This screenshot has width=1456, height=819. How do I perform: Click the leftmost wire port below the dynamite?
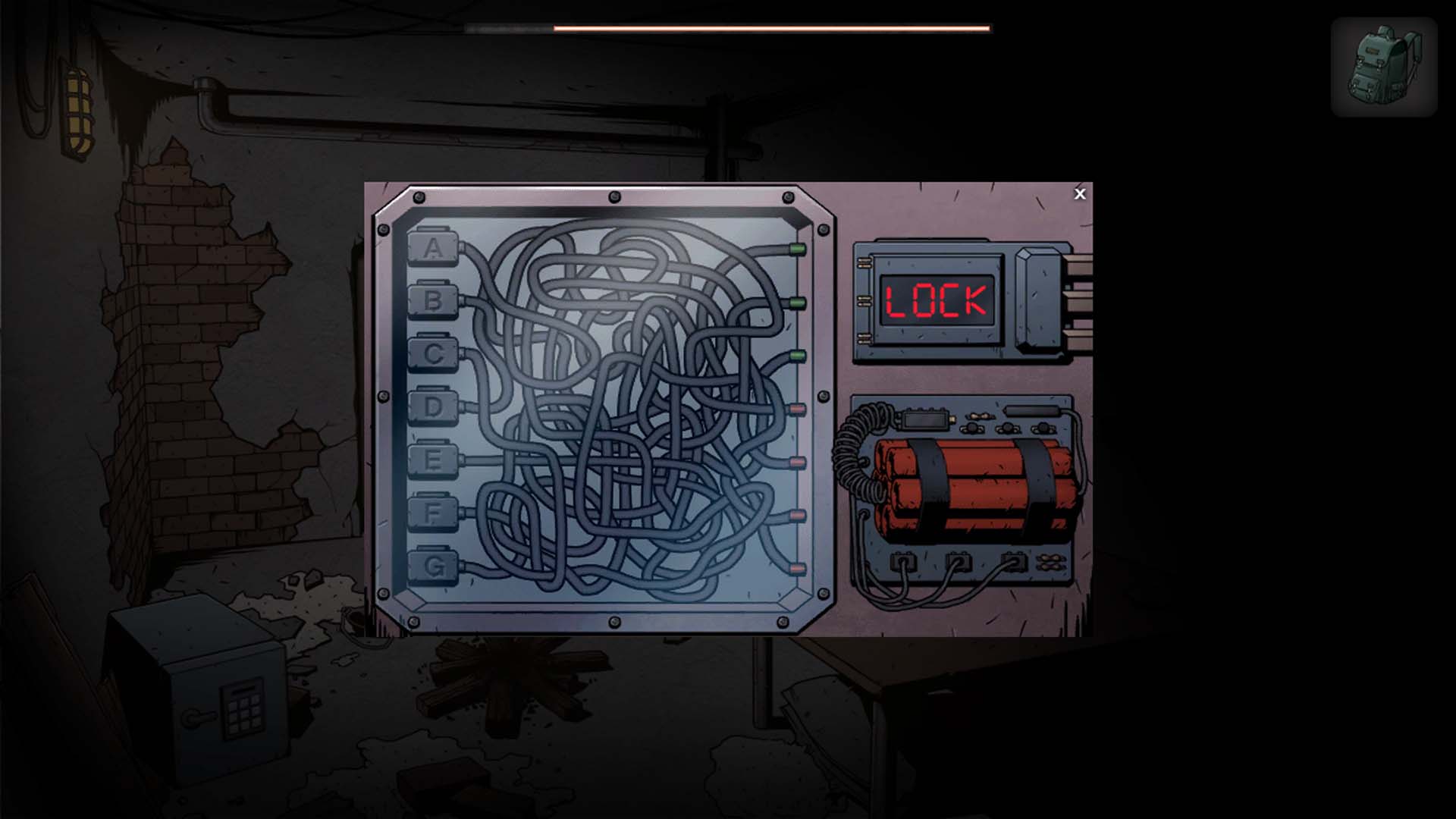click(x=903, y=563)
